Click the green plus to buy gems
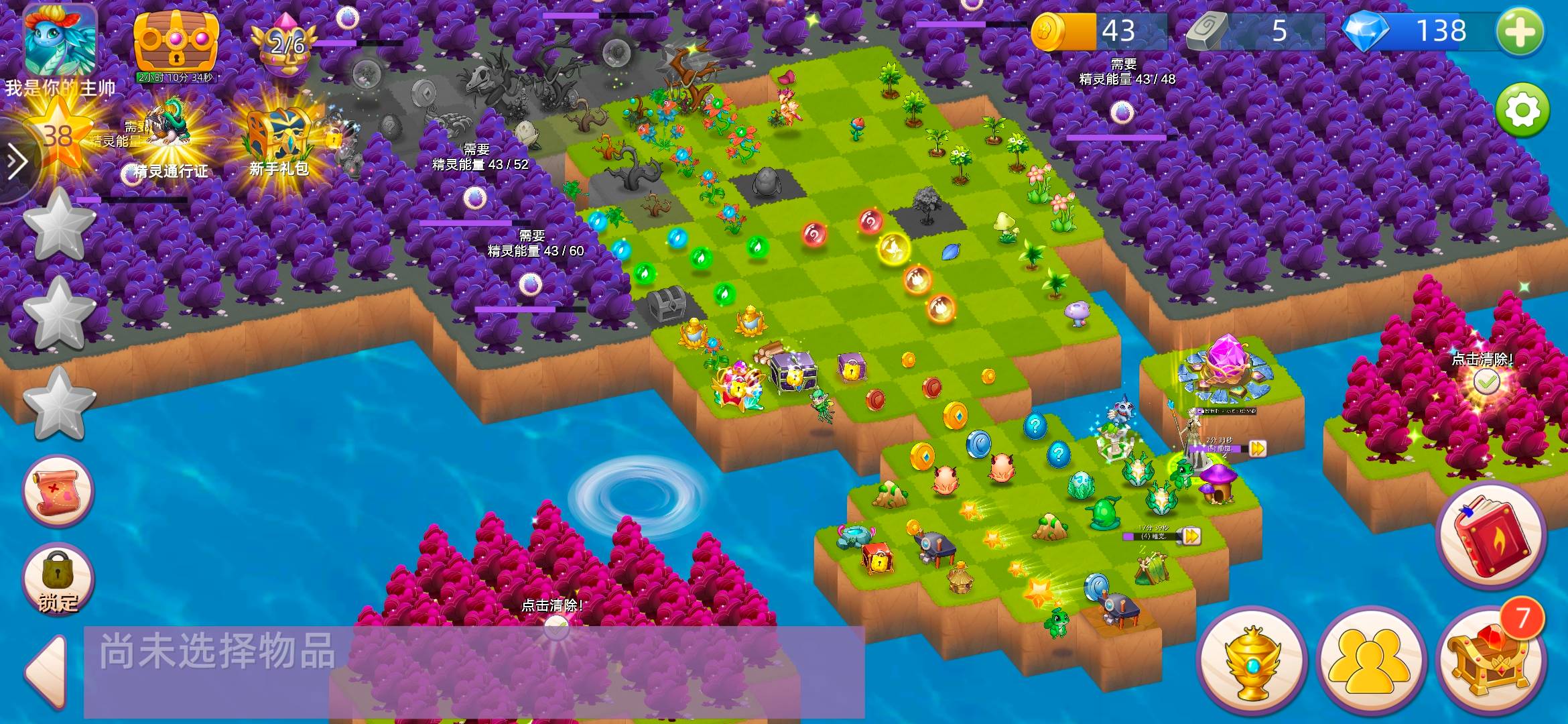The image size is (1568, 724). tap(1520, 32)
